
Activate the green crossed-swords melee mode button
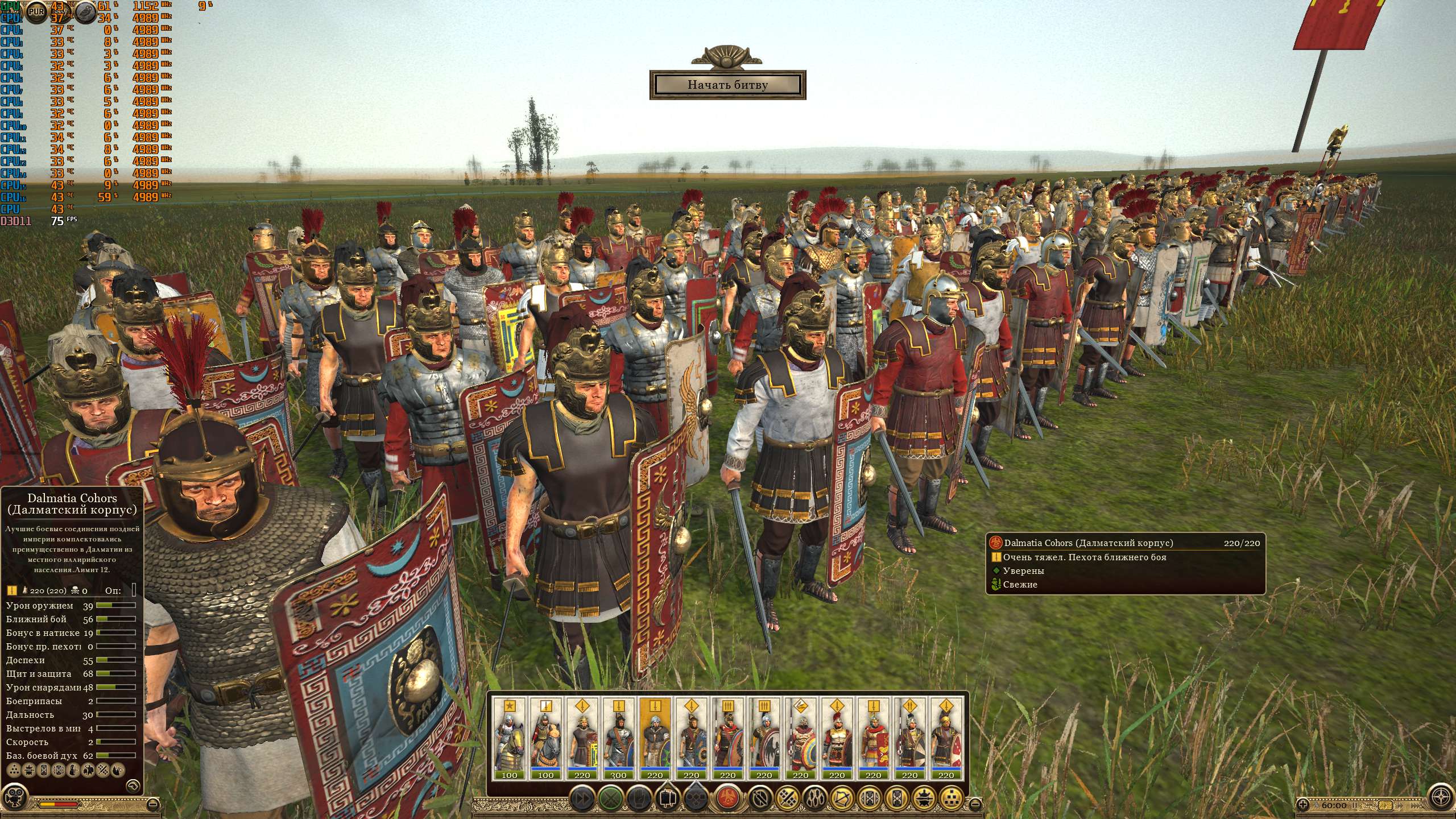[x=611, y=797]
